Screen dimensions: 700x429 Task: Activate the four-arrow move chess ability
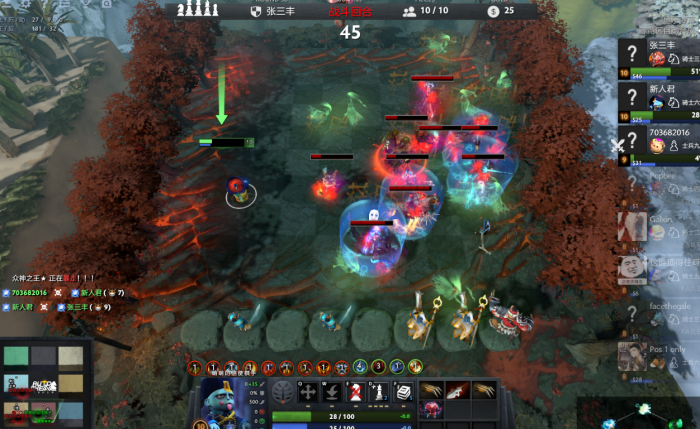(x=308, y=392)
